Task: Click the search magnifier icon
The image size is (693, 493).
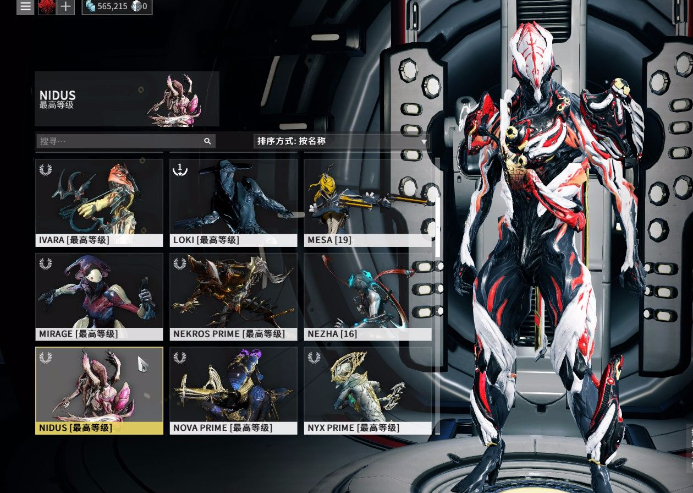Action: click(208, 142)
